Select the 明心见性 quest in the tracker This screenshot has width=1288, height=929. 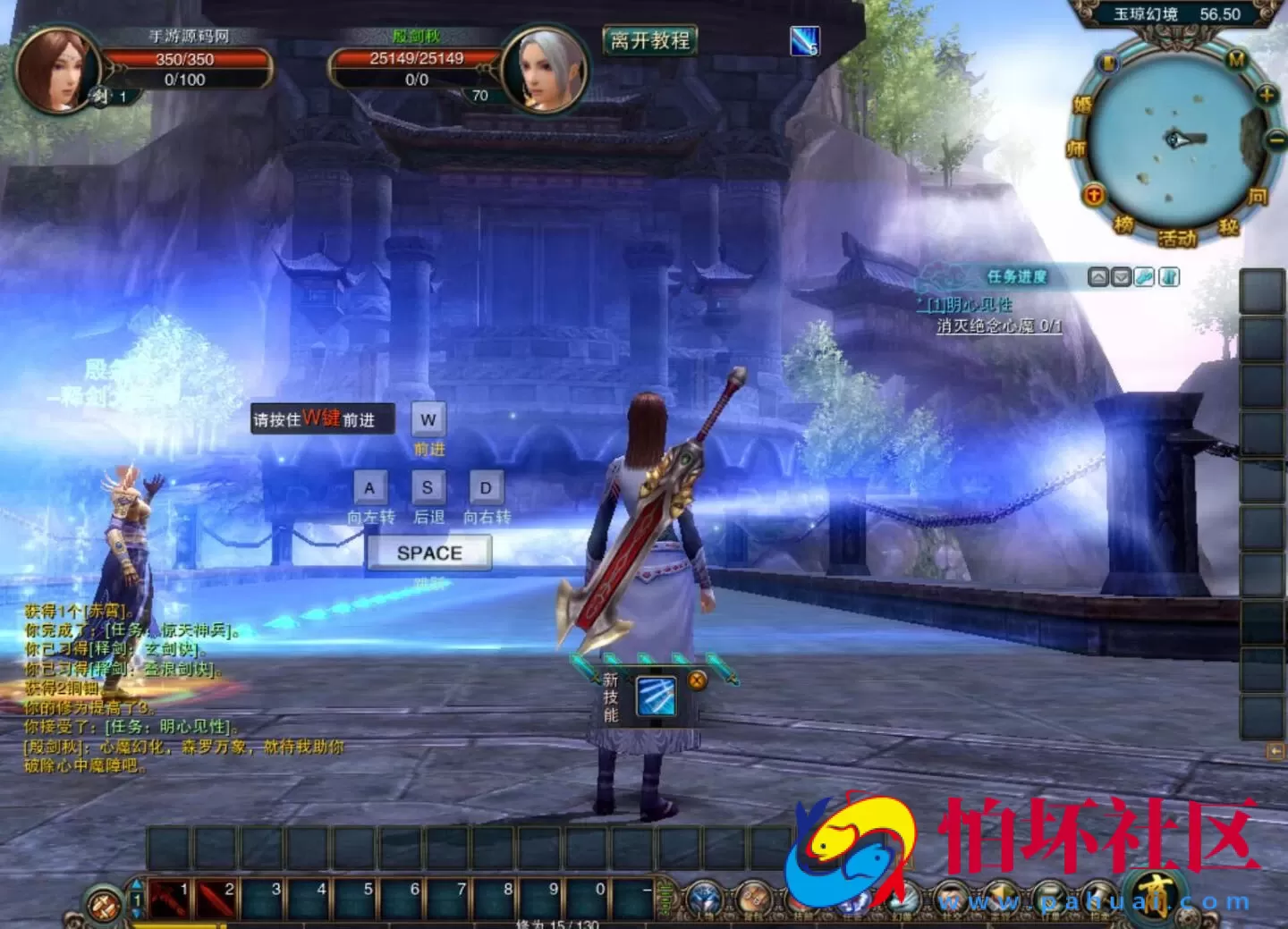[970, 305]
